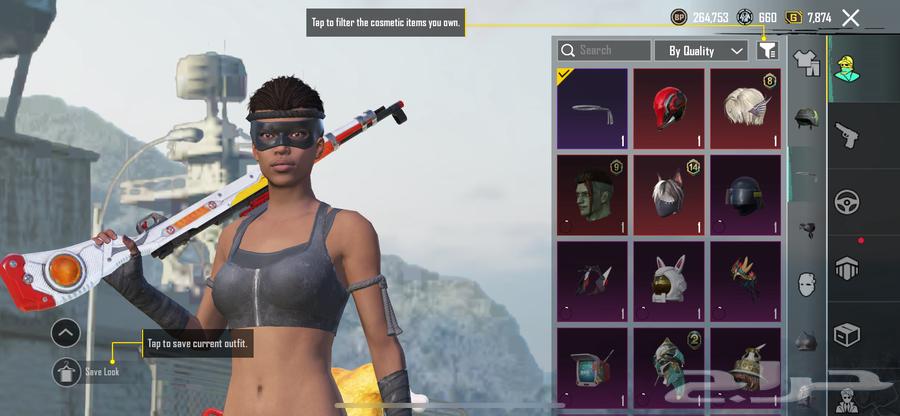Show the clothing shirt subcategory

(806, 64)
